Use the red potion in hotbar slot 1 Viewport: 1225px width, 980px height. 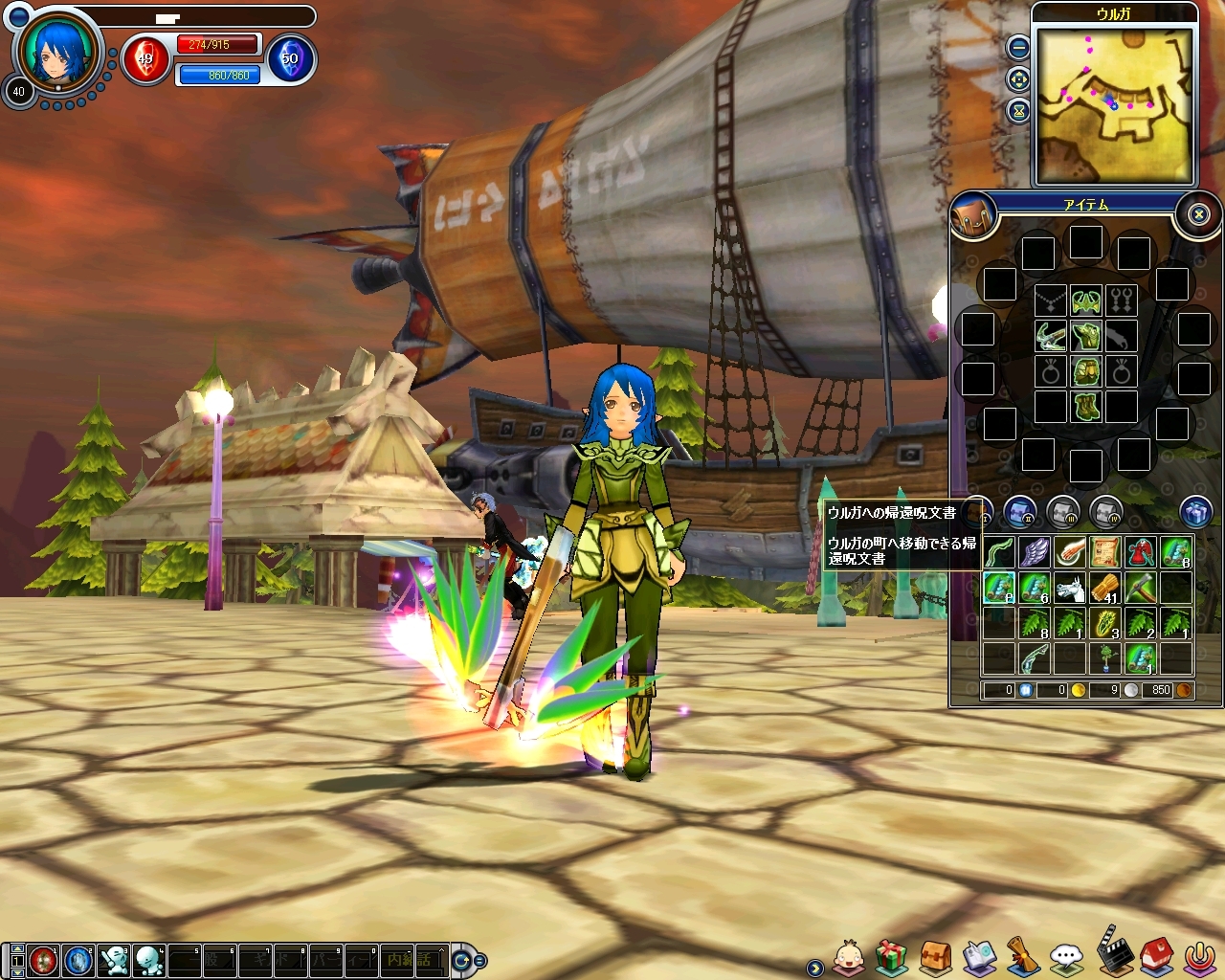43,959
